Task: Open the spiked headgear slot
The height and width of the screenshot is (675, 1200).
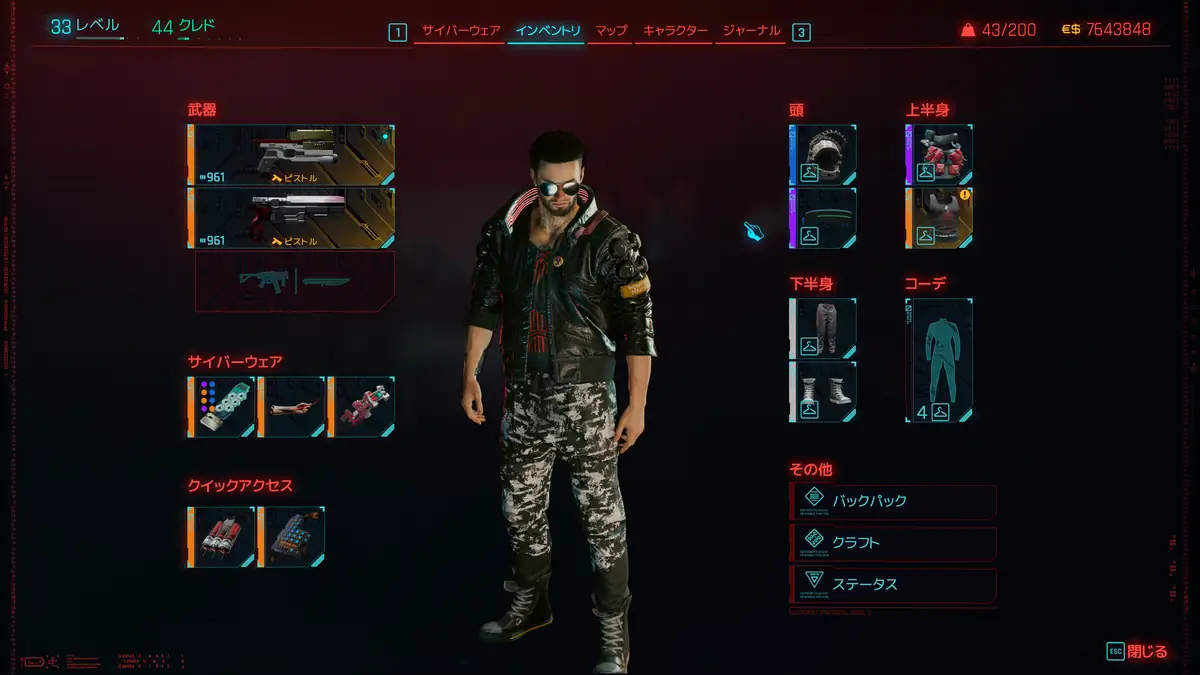Action: (x=823, y=155)
